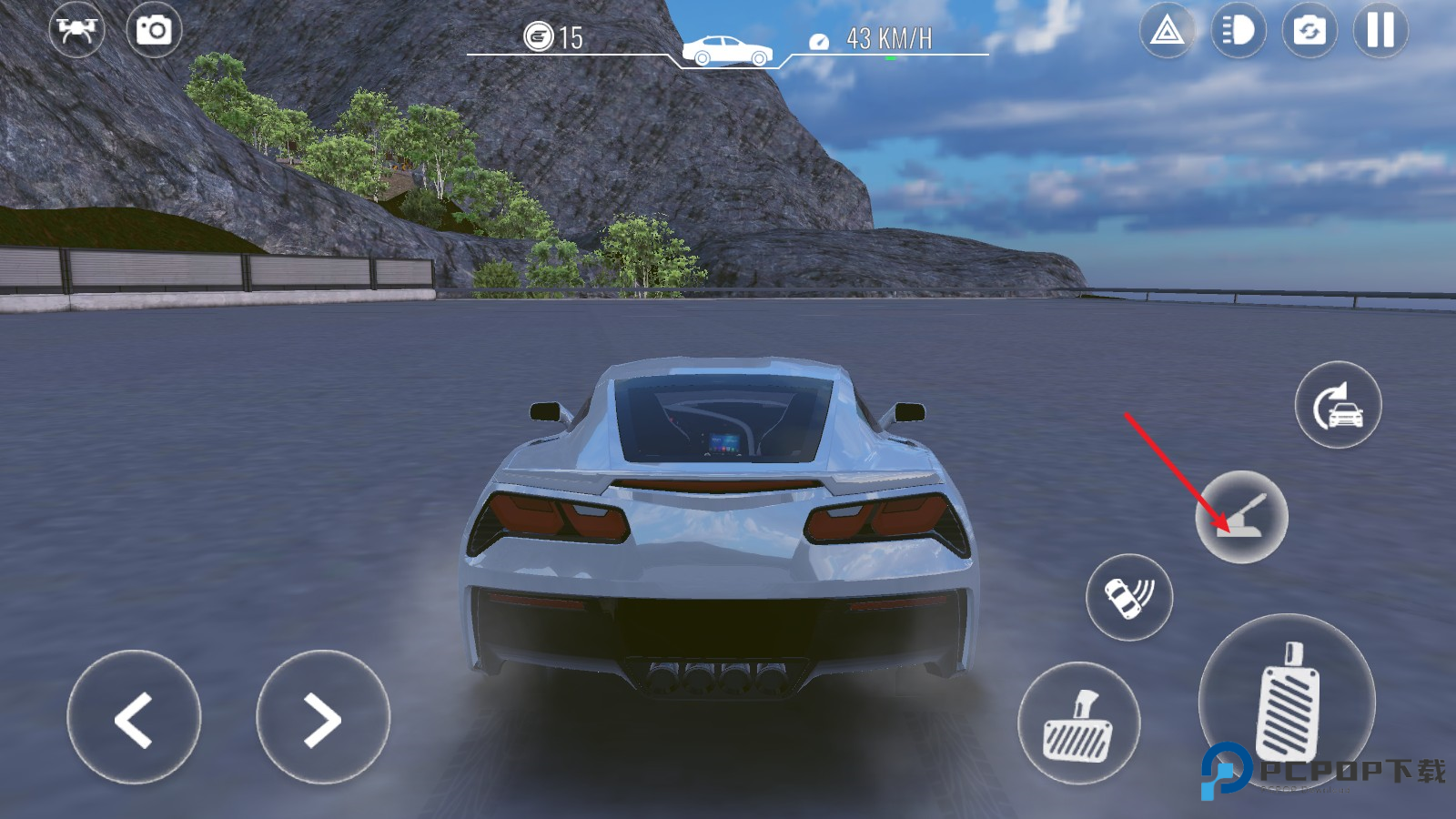Viewport: 1456px width, 819px height.
Task: Change the camera view
Action: point(1309,32)
